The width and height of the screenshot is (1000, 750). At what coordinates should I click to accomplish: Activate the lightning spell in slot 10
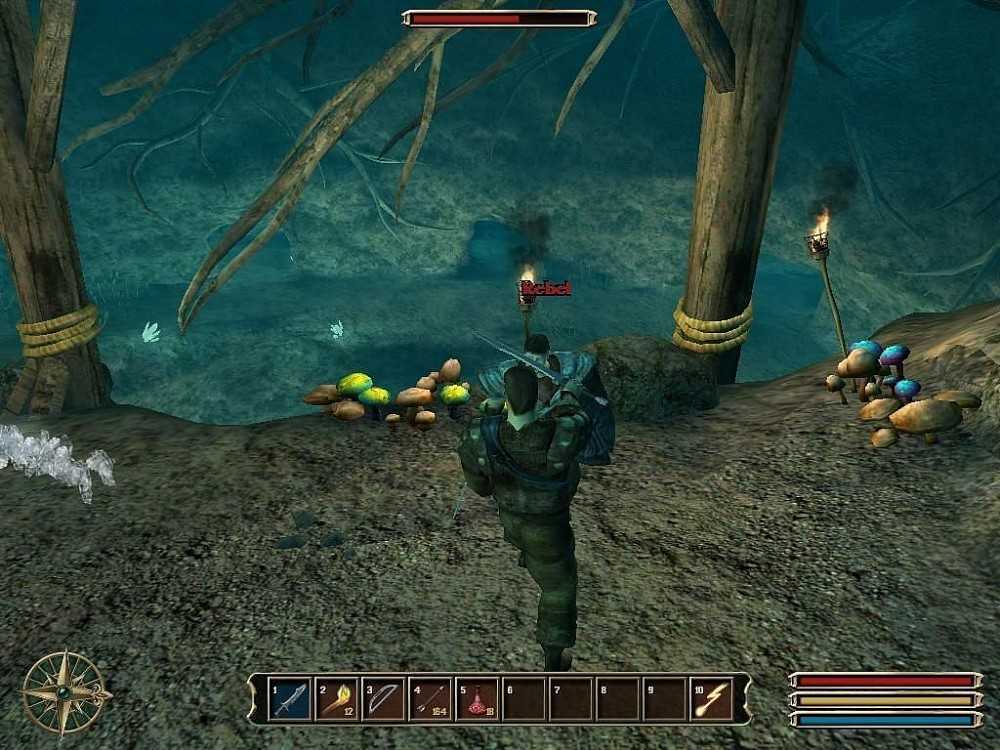pos(711,698)
